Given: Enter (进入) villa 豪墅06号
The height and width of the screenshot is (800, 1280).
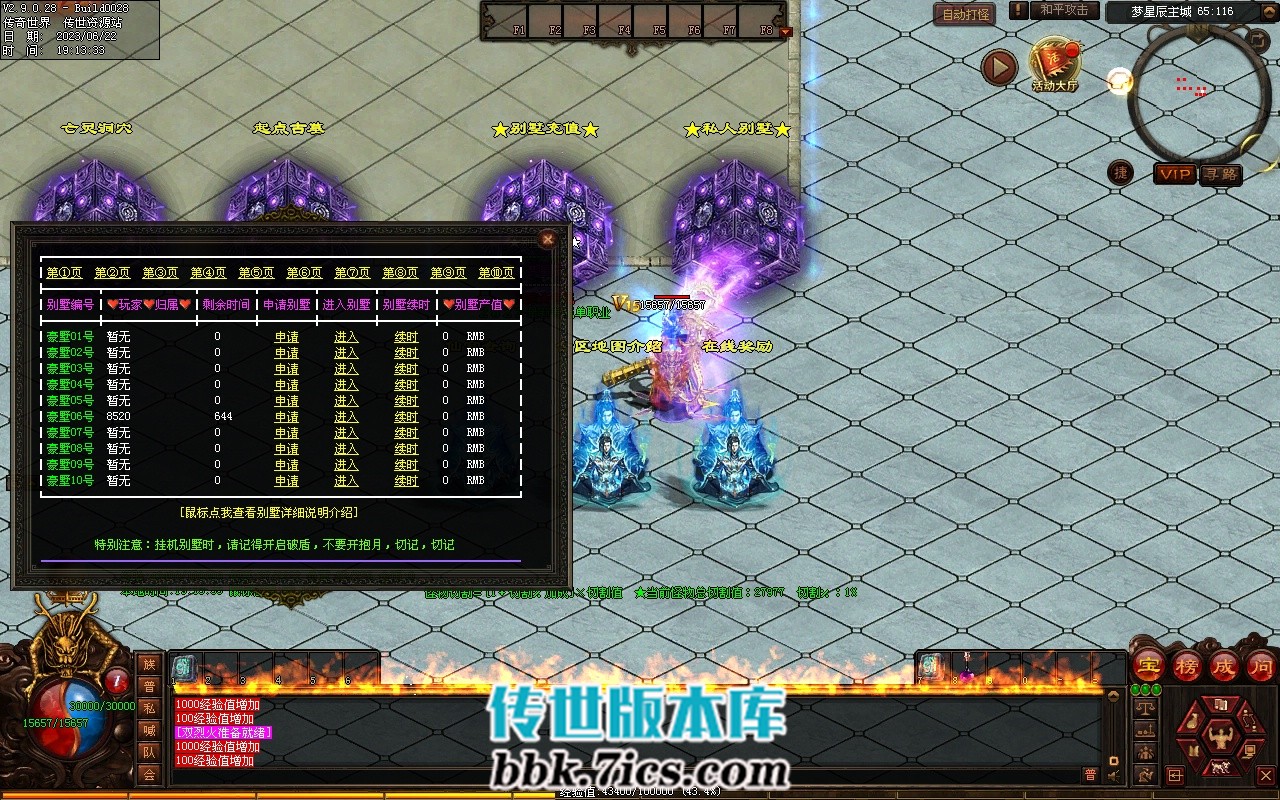Looking at the screenshot, I should (x=346, y=417).
